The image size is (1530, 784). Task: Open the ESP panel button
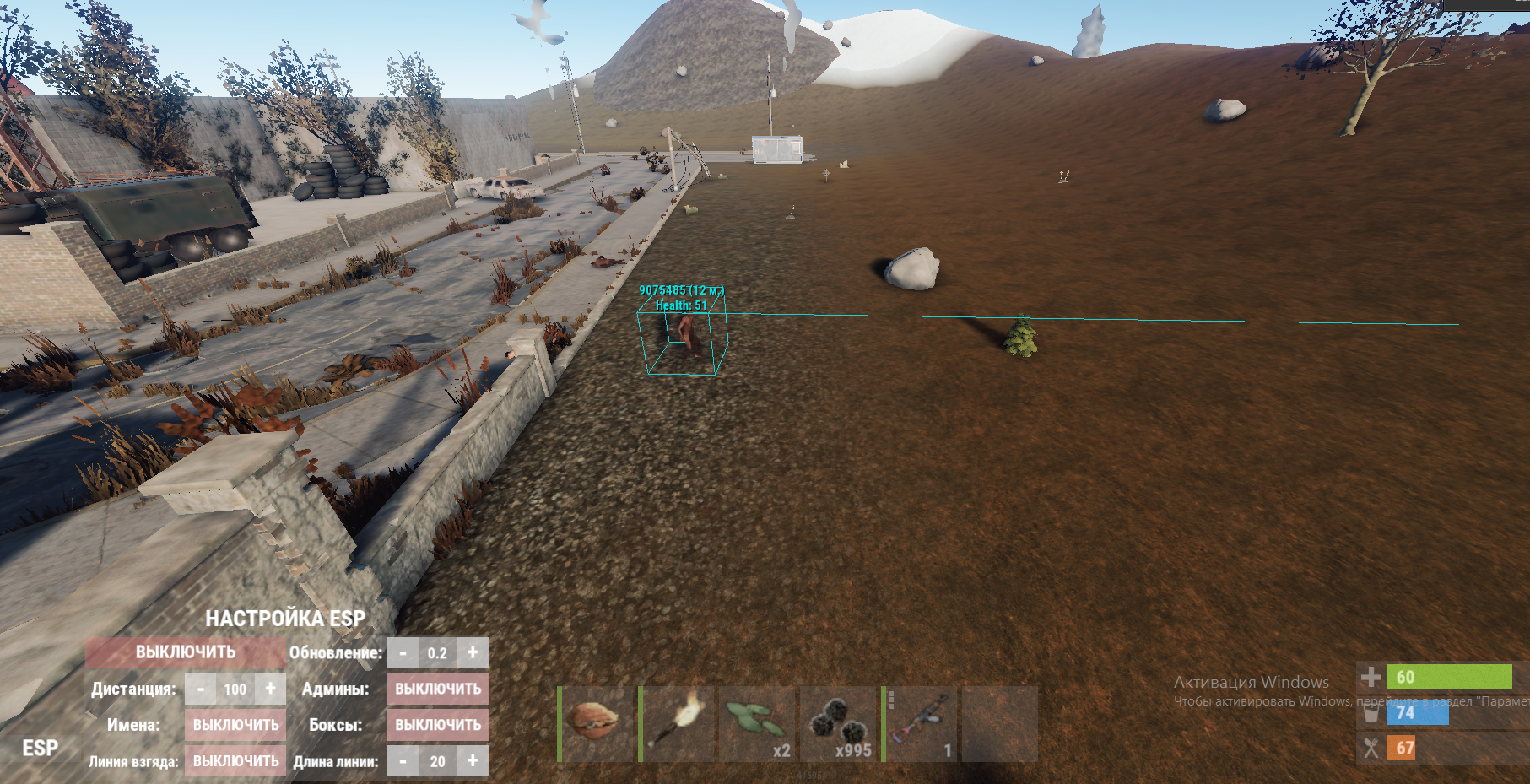coord(40,749)
